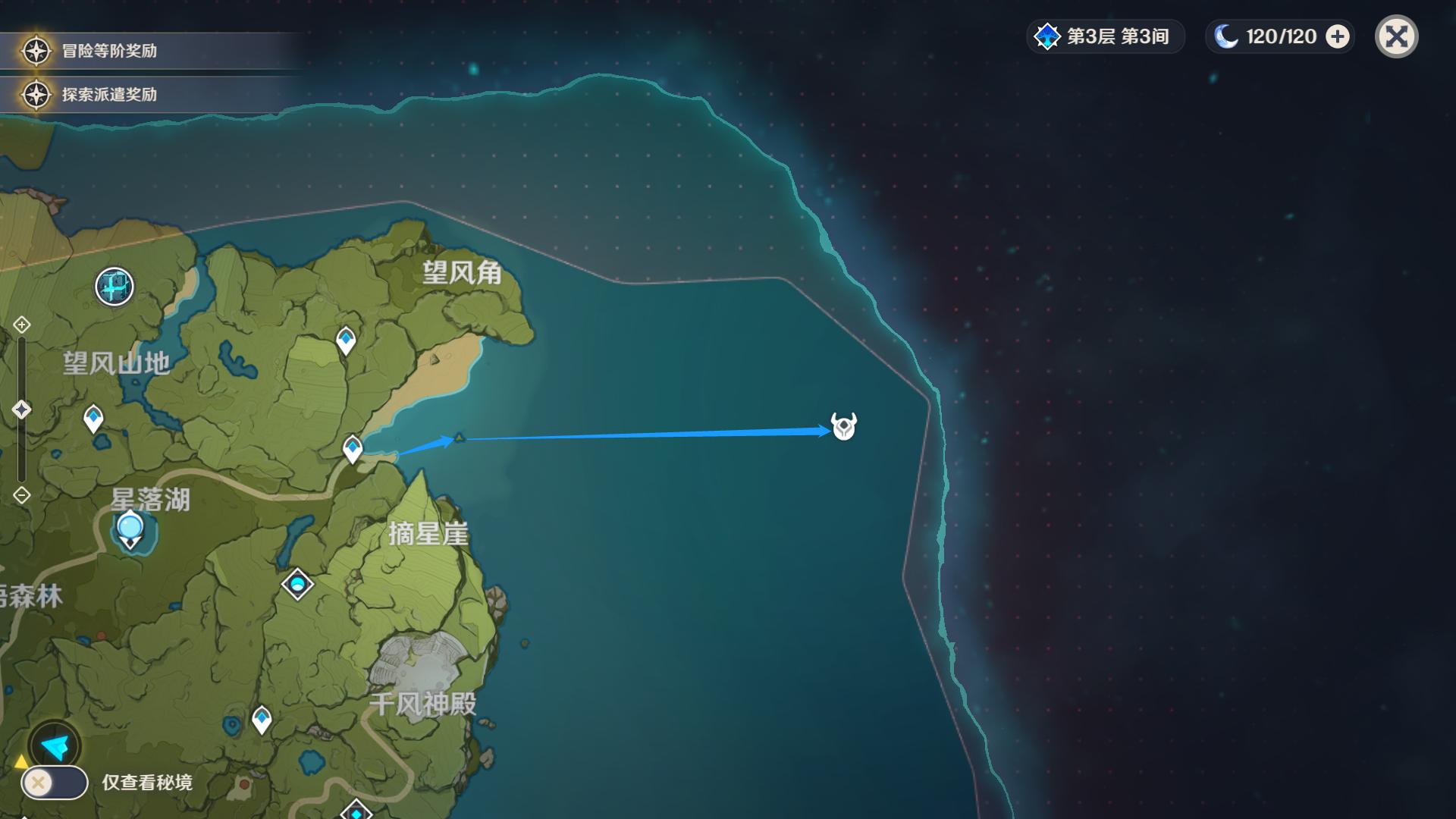Select the diamond domain marker west of 摘星崖
This screenshot has width=1456, height=819.
pos(297,584)
